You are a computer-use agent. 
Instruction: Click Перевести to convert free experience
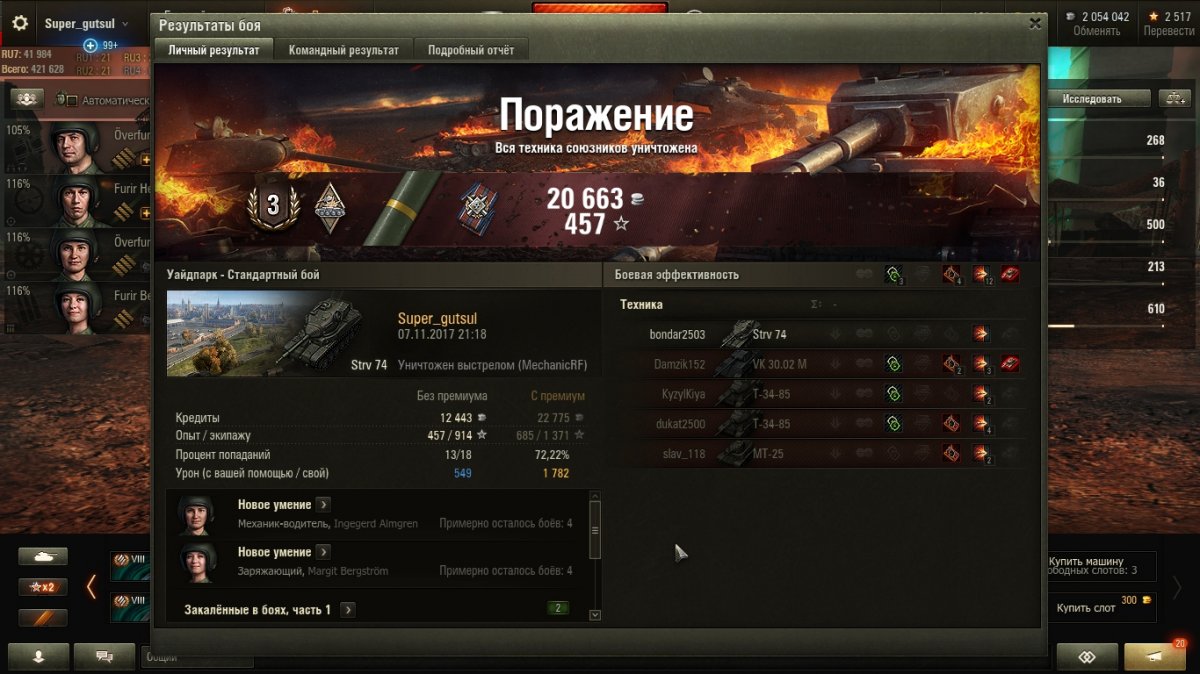[x=1169, y=31]
